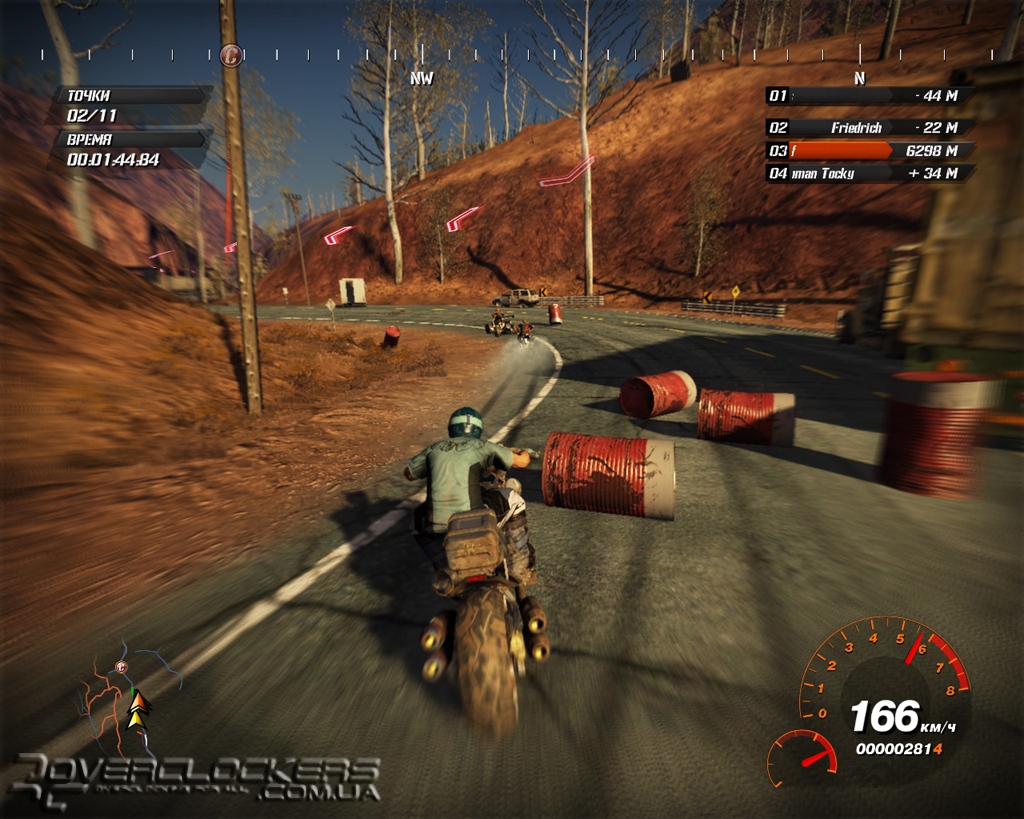Click the red checkpoint marker on compass

(231, 56)
